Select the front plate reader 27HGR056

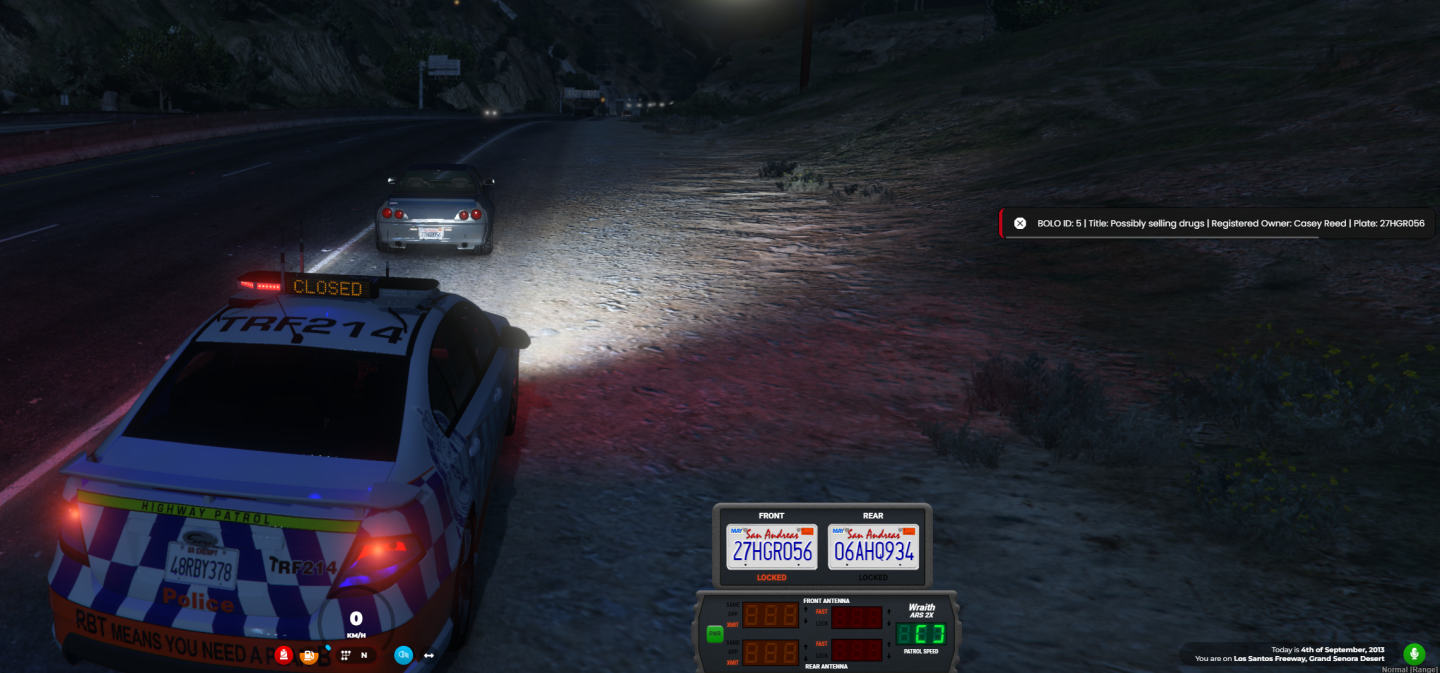(x=771, y=547)
